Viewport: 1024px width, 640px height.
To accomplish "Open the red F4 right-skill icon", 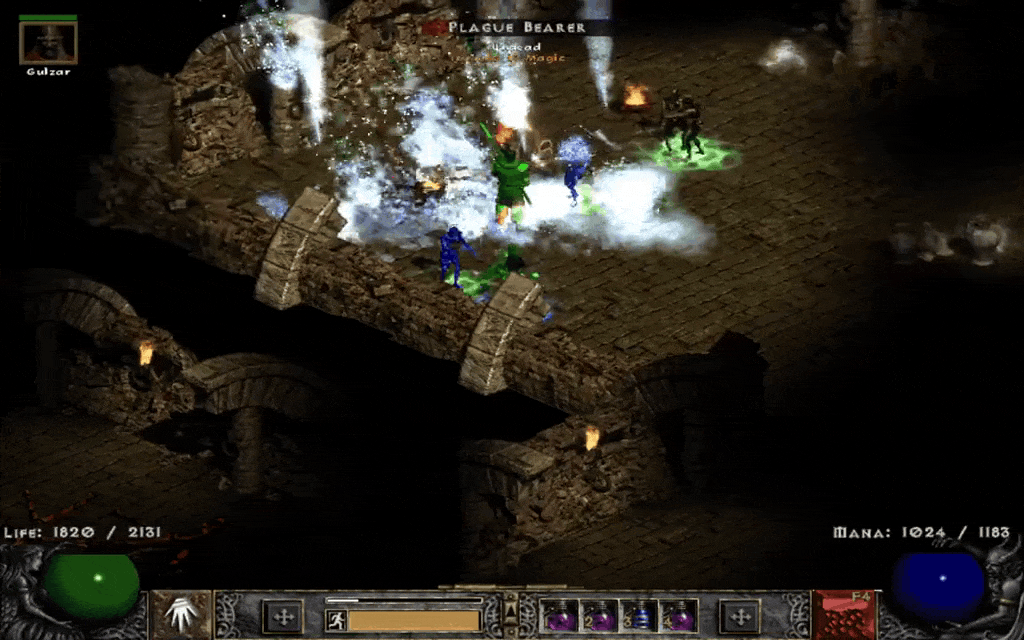I will (x=842, y=614).
